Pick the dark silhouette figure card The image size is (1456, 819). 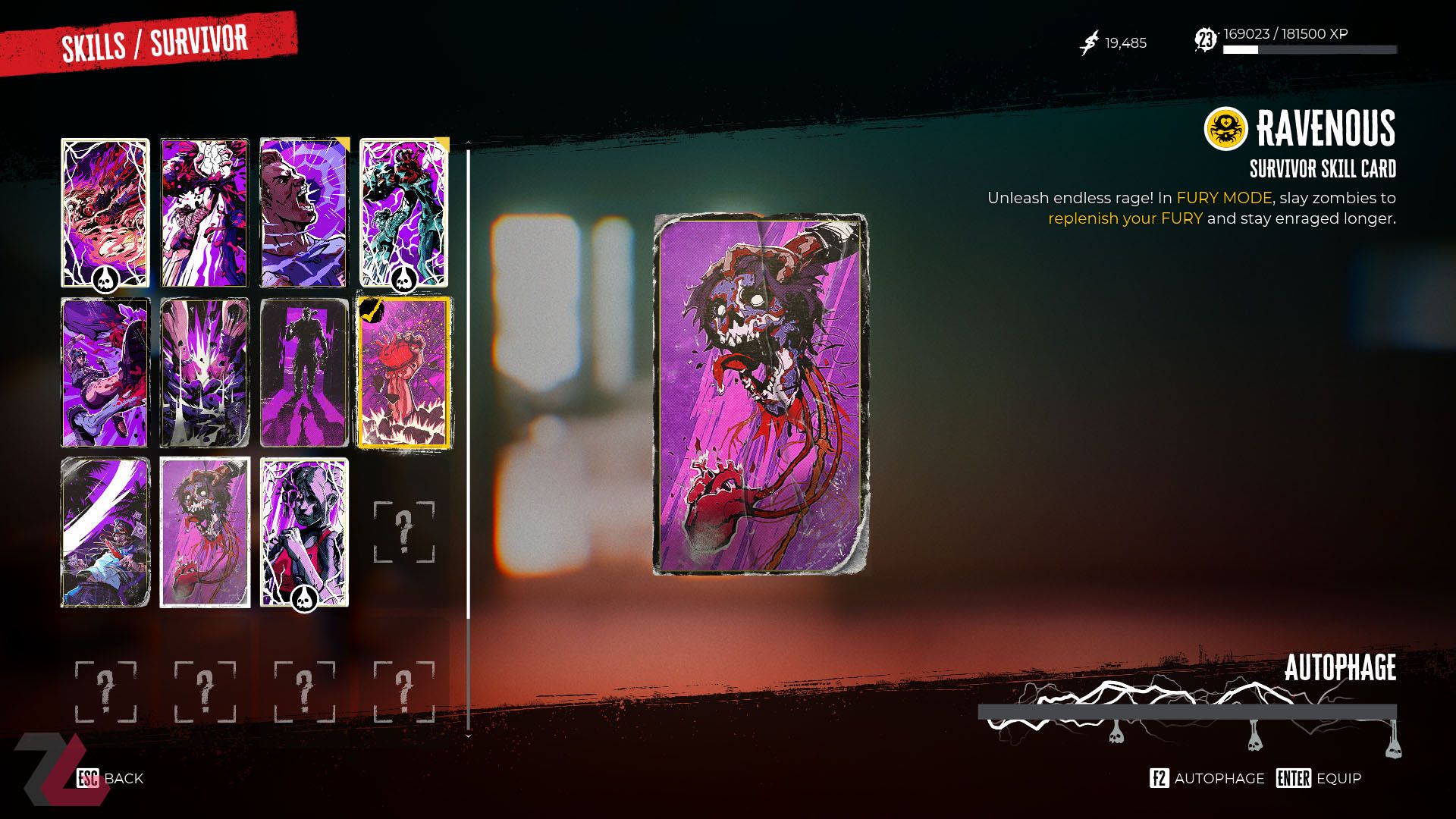coord(304,372)
